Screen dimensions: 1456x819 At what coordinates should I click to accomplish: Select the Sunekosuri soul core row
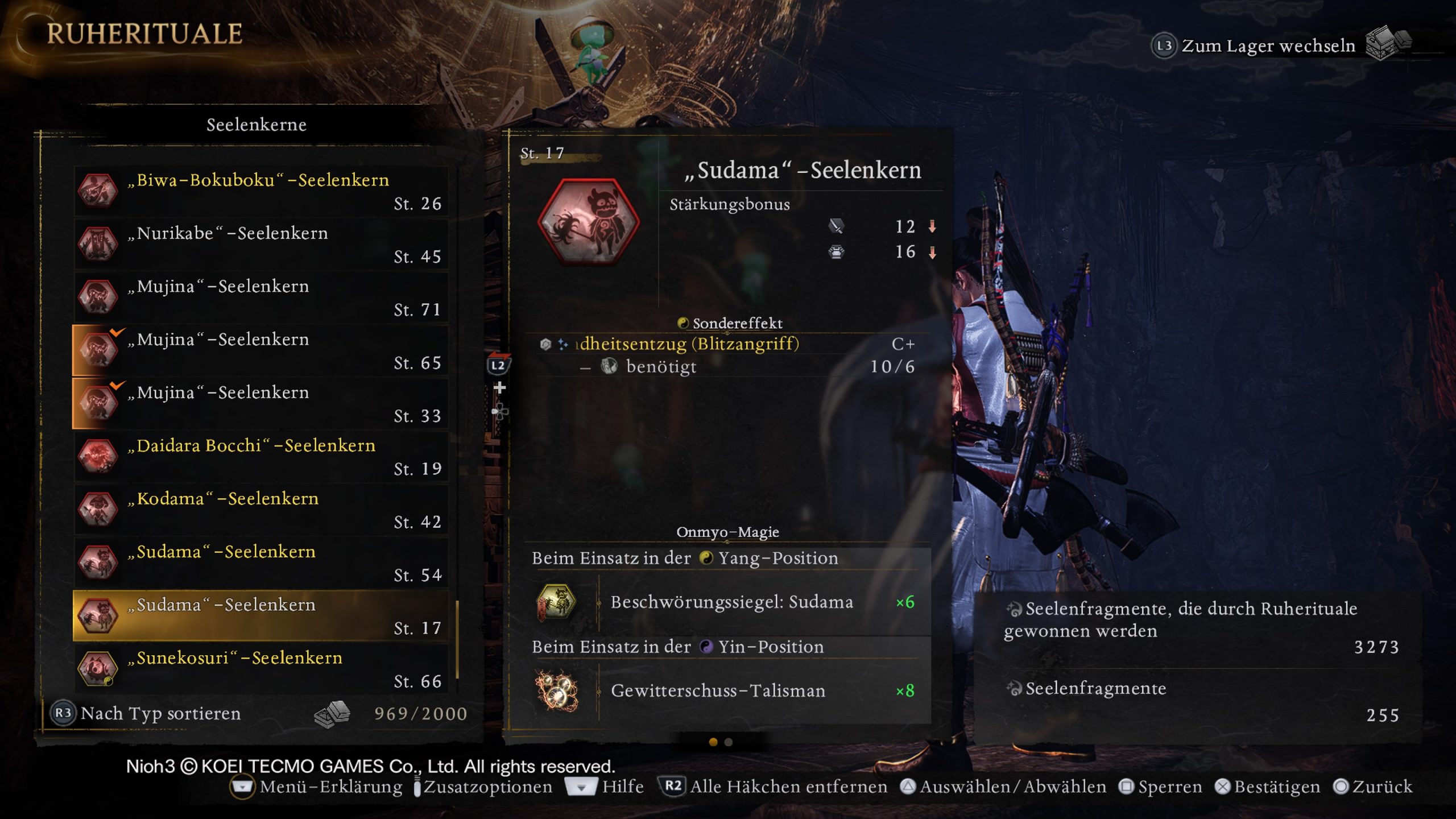[x=260, y=669]
